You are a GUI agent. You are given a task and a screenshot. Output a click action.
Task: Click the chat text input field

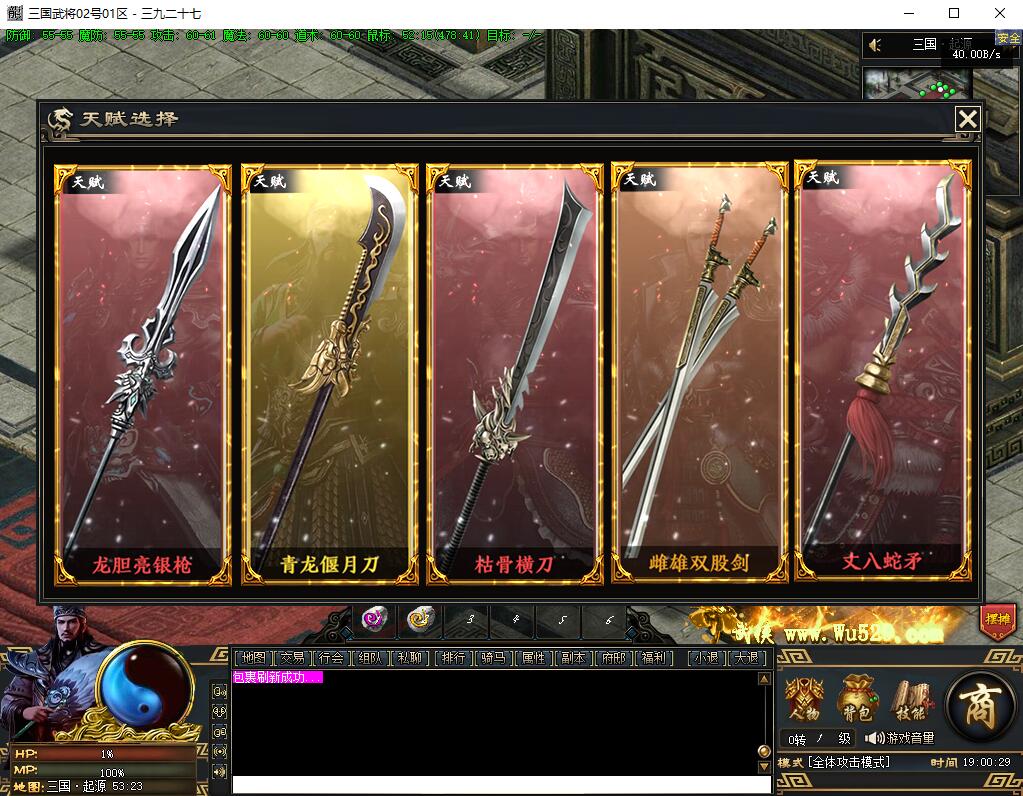pyautogui.click(x=495, y=784)
